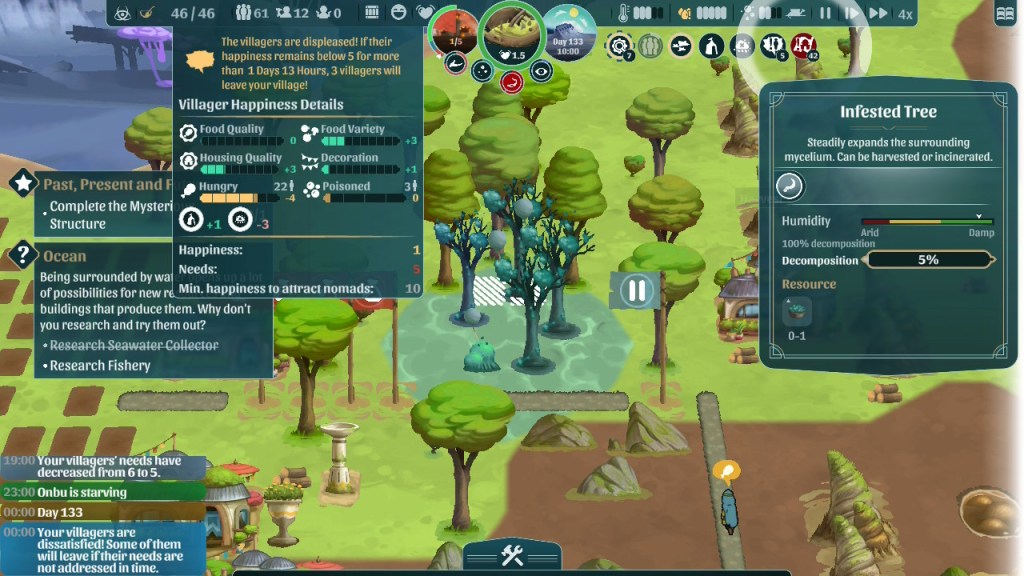Open the Ocean help topic
The width and height of the screenshot is (1024, 576).
[x=23, y=255]
